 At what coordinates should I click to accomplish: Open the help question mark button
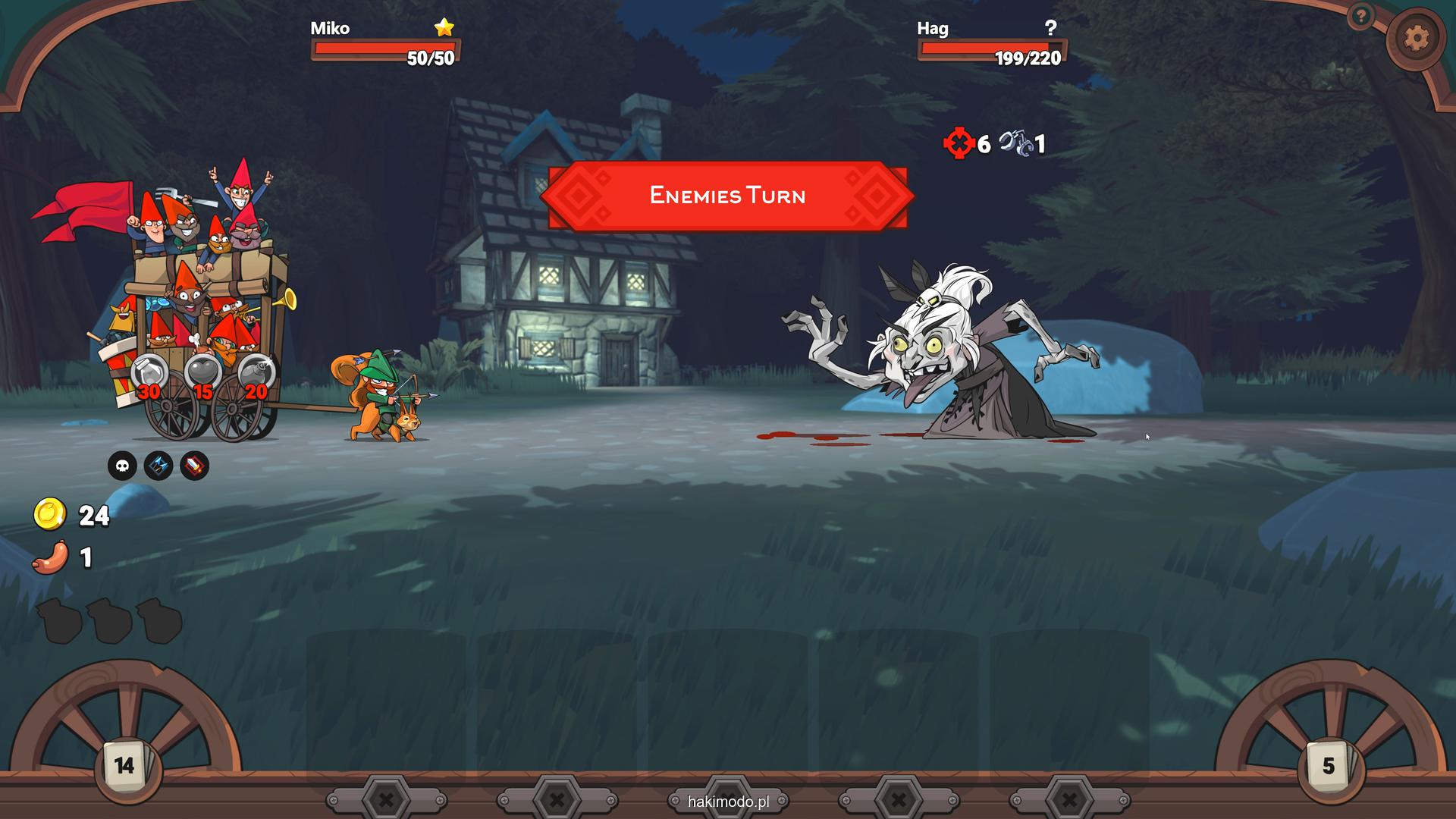point(1360,16)
